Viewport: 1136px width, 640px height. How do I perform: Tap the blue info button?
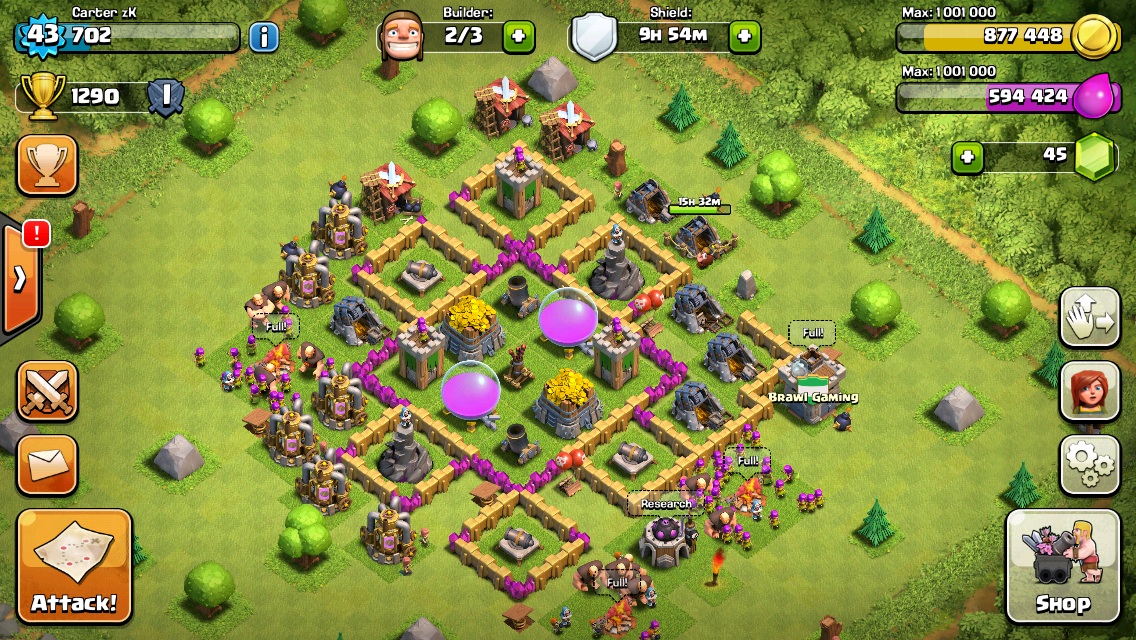pos(264,38)
